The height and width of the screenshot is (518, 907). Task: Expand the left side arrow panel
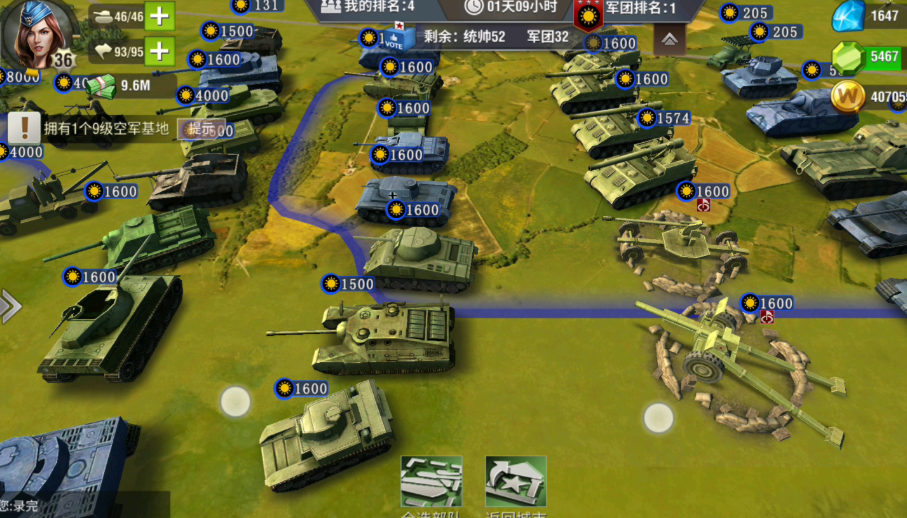click(10, 306)
